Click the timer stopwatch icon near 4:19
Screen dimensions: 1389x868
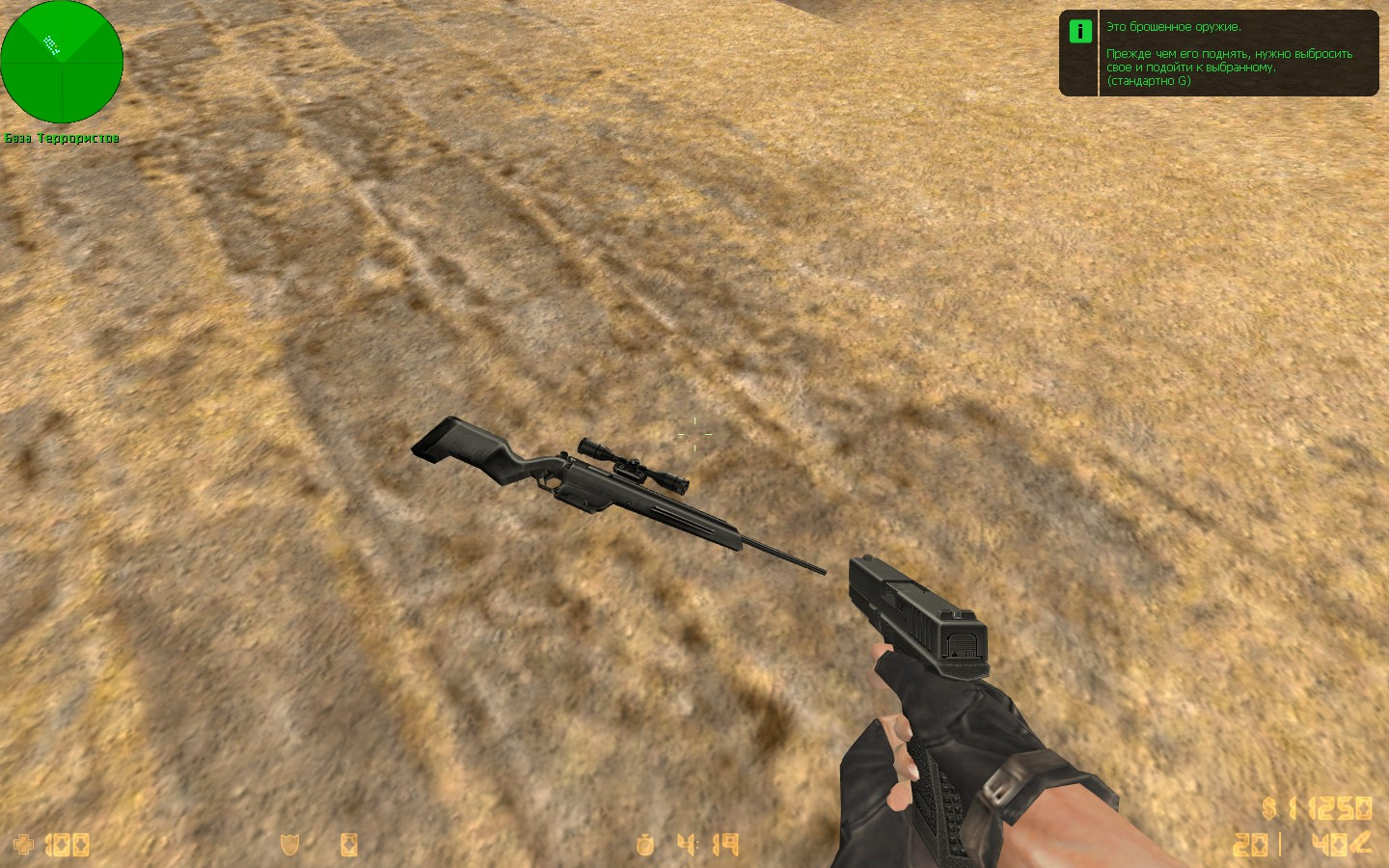coord(644,846)
